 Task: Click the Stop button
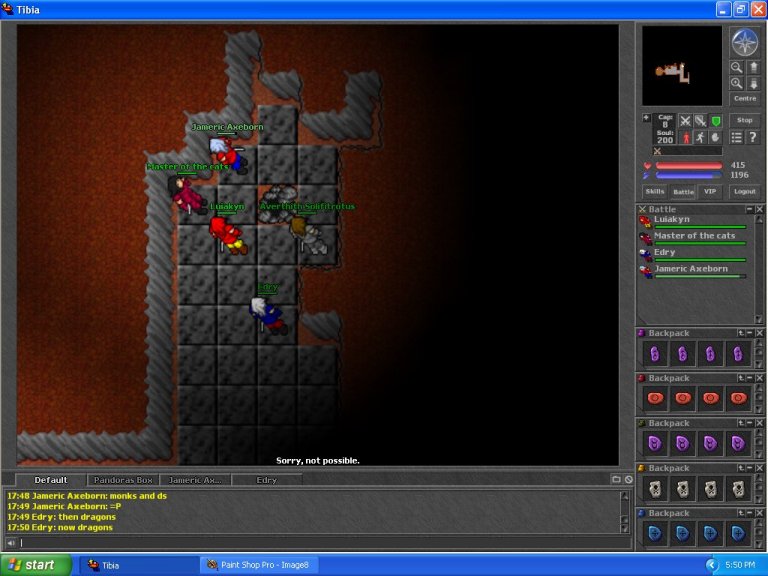[745, 120]
